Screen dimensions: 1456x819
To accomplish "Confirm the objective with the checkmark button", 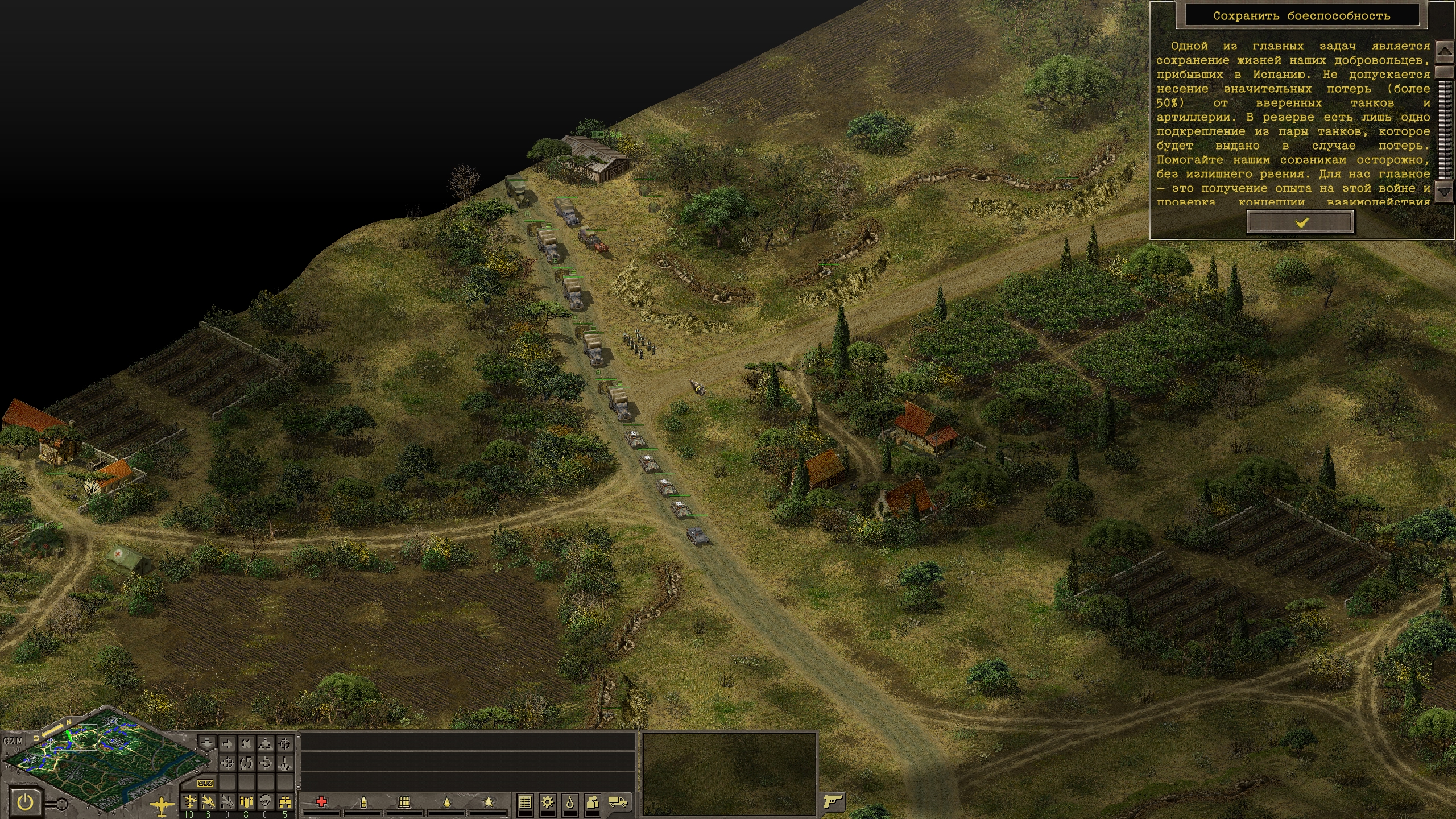I will 1300,222.
